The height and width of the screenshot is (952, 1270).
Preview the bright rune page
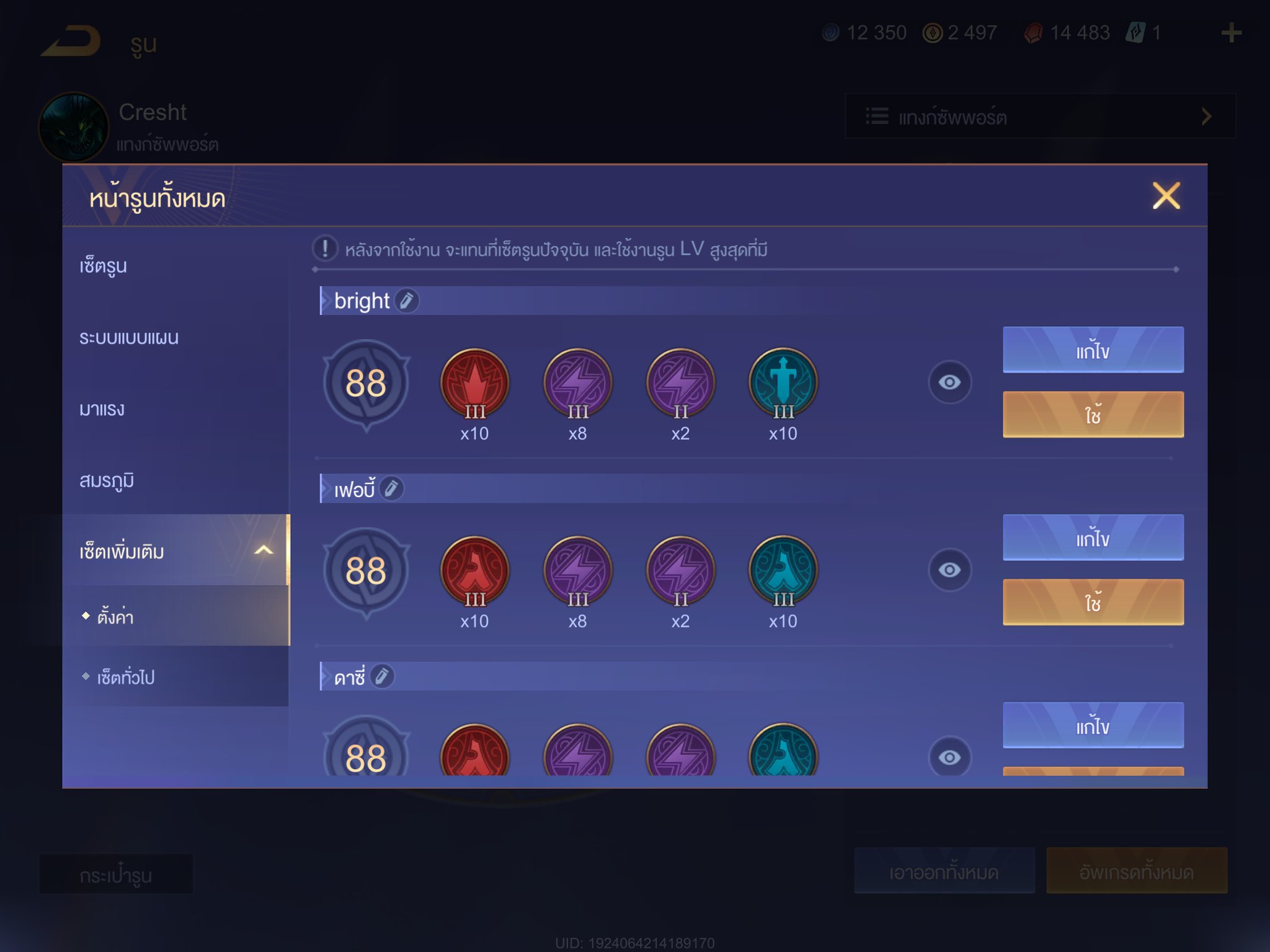tap(949, 382)
